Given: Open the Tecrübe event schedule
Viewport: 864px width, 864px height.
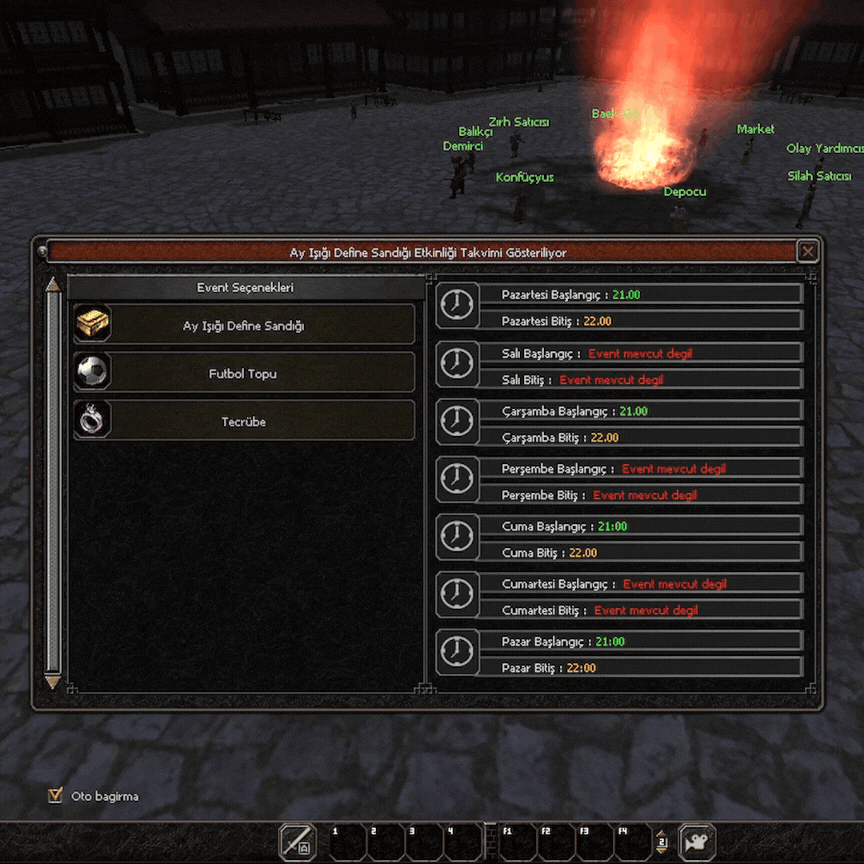Looking at the screenshot, I should click(x=244, y=421).
